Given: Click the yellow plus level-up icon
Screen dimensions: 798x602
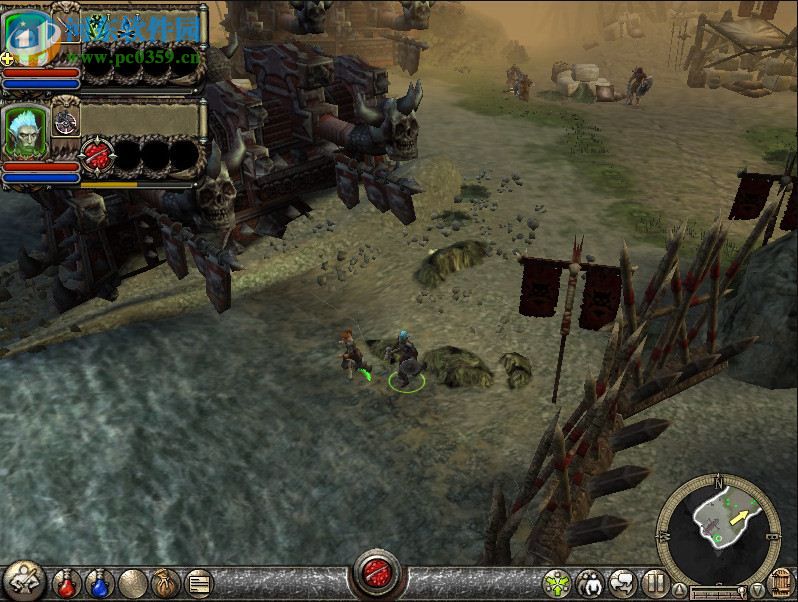Looking at the screenshot, I should [x=7, y=59].
